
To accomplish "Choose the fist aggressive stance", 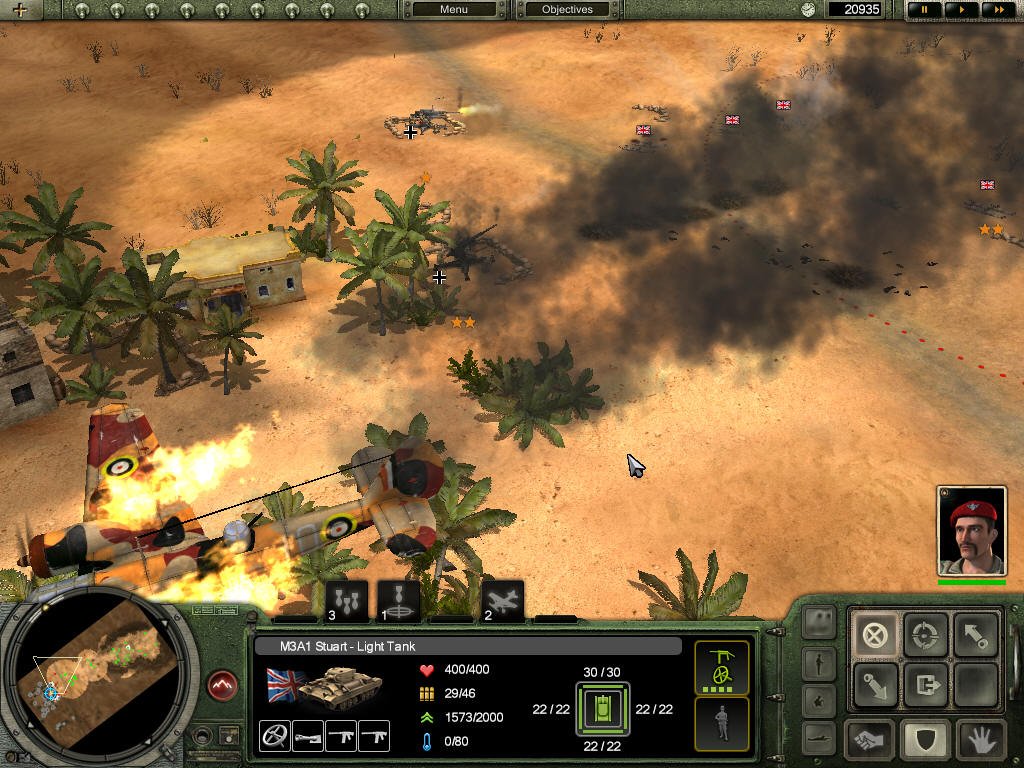I will [x=869, y=740].
